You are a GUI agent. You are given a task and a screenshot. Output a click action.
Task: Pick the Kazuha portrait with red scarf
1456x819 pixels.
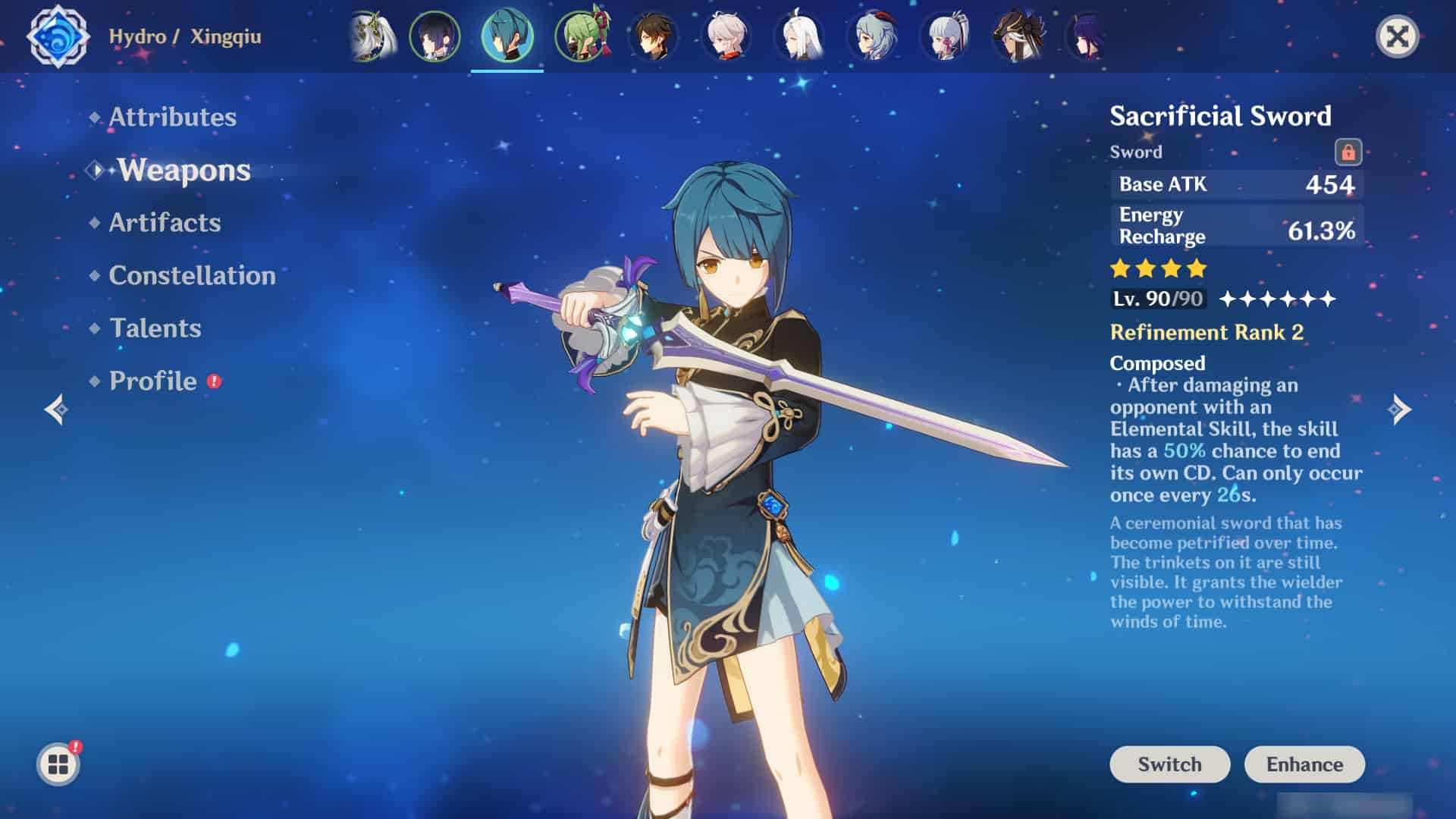[726, 36]
